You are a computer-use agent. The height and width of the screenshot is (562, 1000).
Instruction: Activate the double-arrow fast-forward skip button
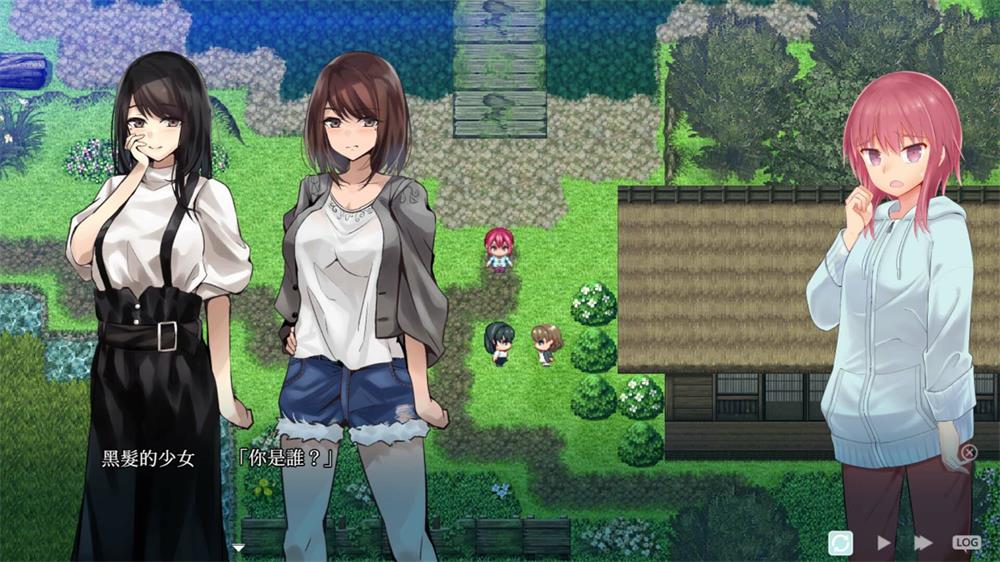click(923, 542)
